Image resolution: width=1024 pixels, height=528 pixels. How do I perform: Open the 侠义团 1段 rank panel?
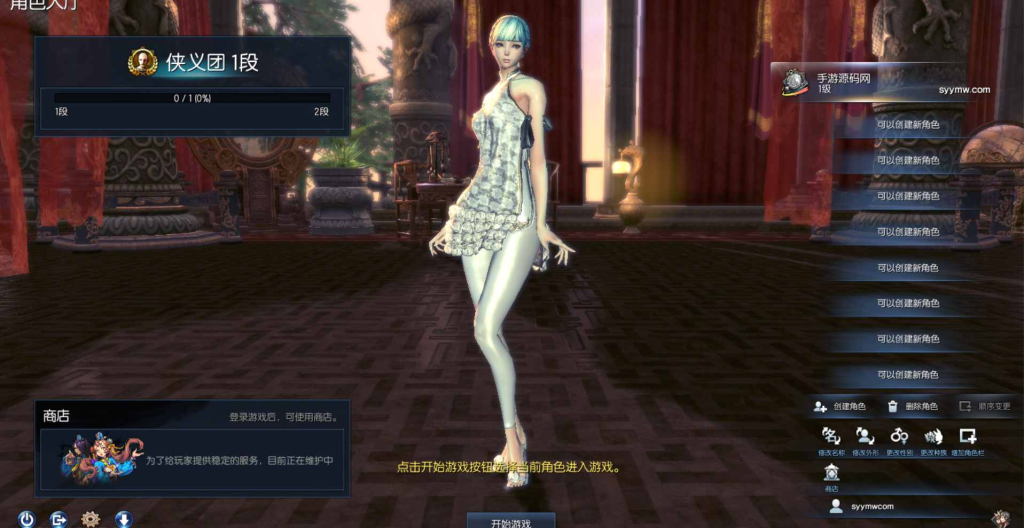(193, 86)
